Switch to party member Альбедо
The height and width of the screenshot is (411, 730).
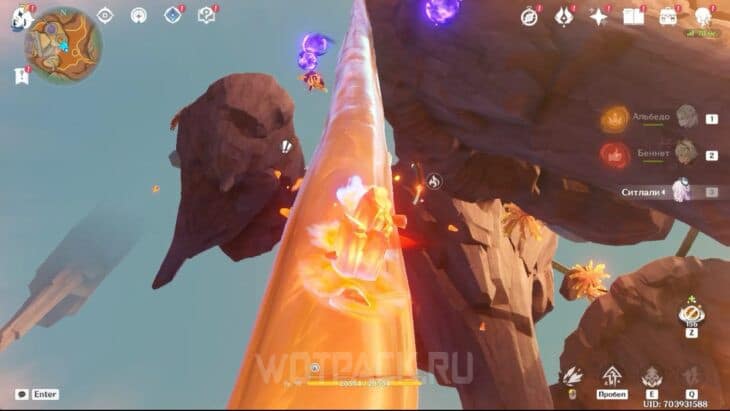coord(685,117)
